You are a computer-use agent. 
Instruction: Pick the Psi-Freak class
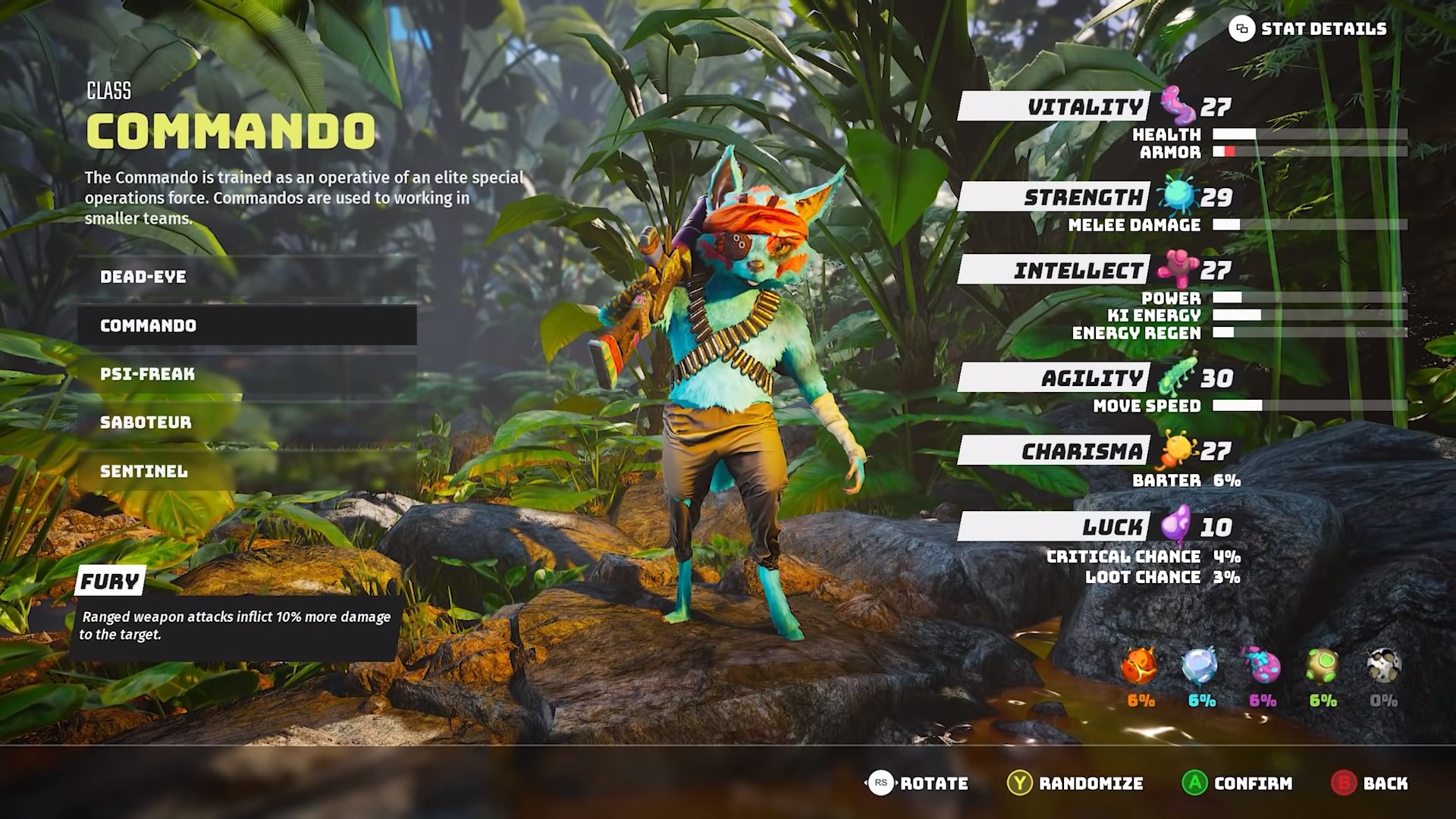(246, 374)
